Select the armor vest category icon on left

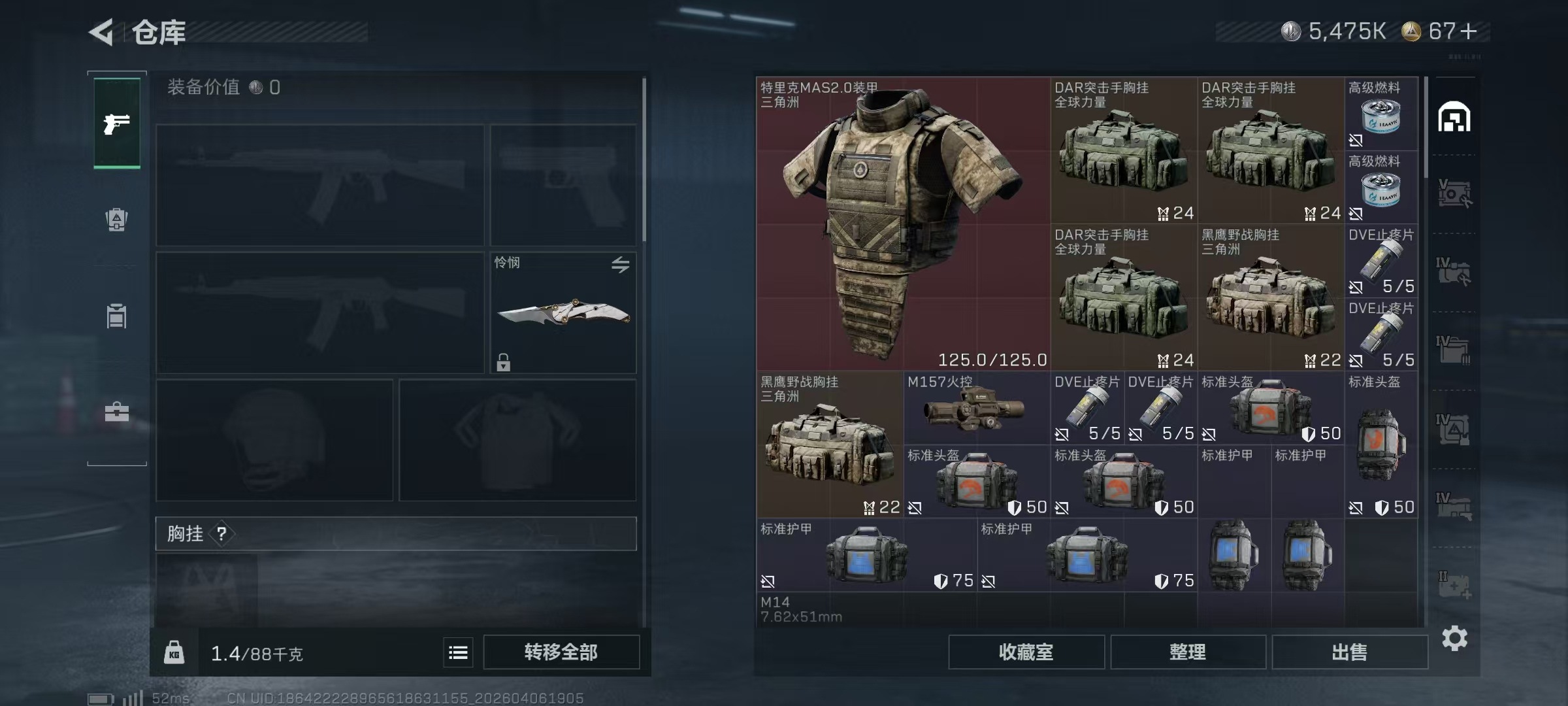[116, 316]
